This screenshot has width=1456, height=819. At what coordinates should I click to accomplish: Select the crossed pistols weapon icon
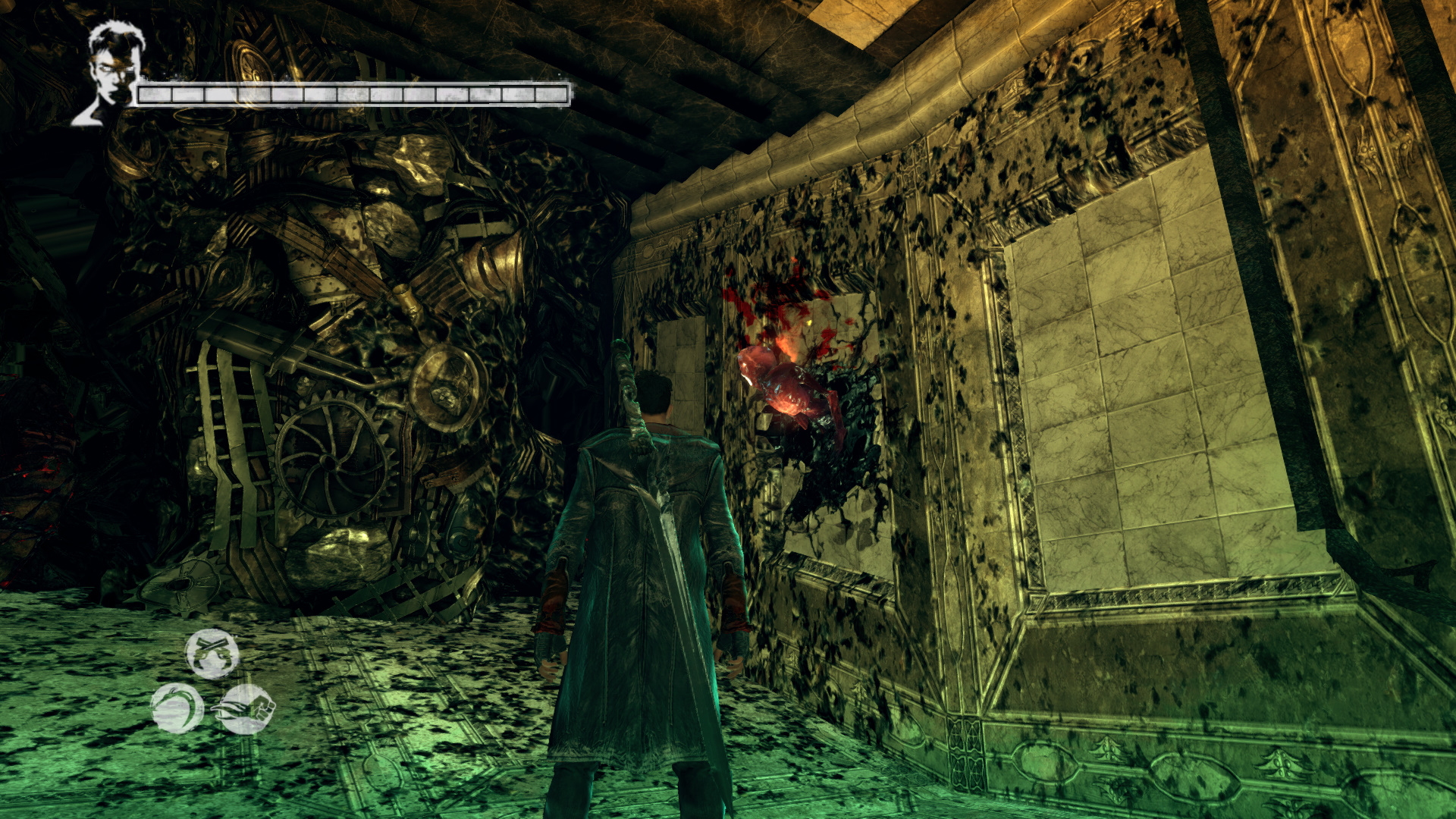(x=212, y=653)
